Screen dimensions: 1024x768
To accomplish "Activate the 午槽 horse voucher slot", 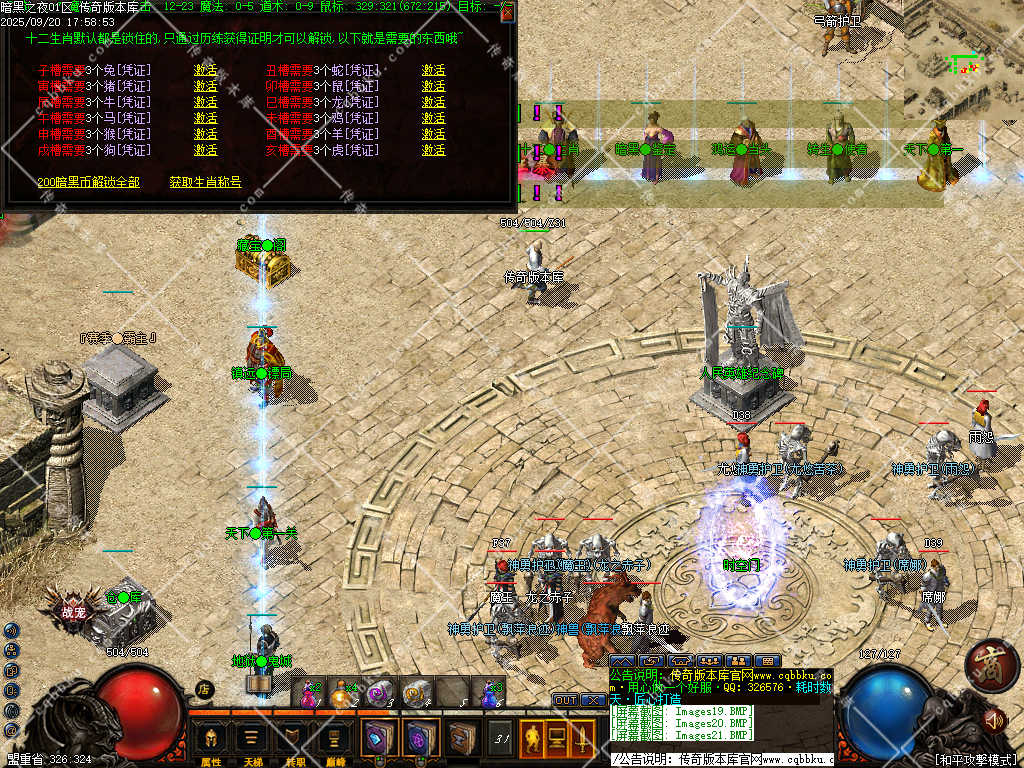I will (x=205, y=118).
